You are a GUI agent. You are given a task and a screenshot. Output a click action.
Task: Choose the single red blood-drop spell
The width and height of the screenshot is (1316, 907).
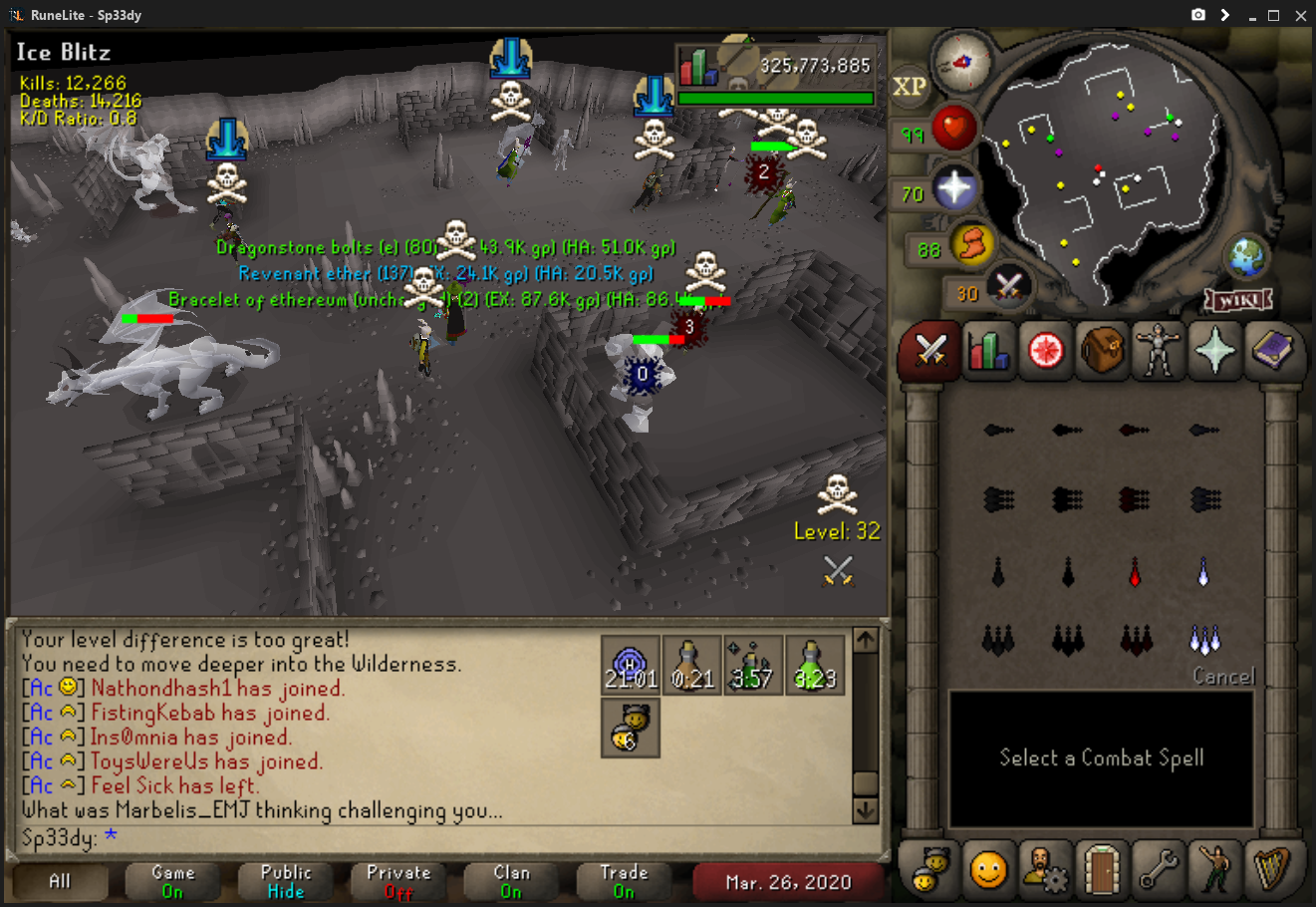1135,573
